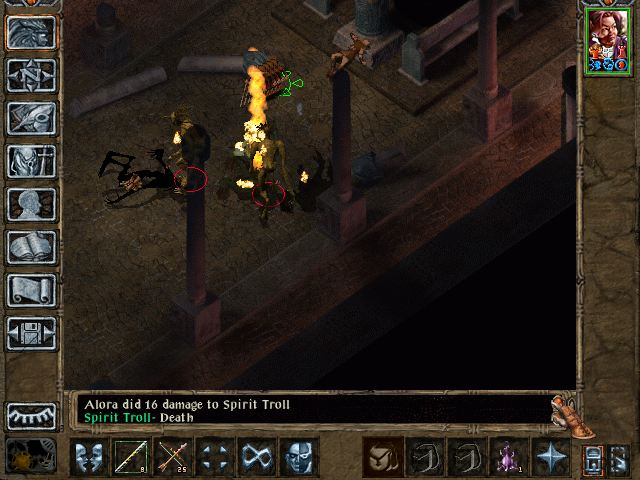The height and width of the screenshot is (480, 640).
Task: Click the silver face mask button
Action: (299, 457)
